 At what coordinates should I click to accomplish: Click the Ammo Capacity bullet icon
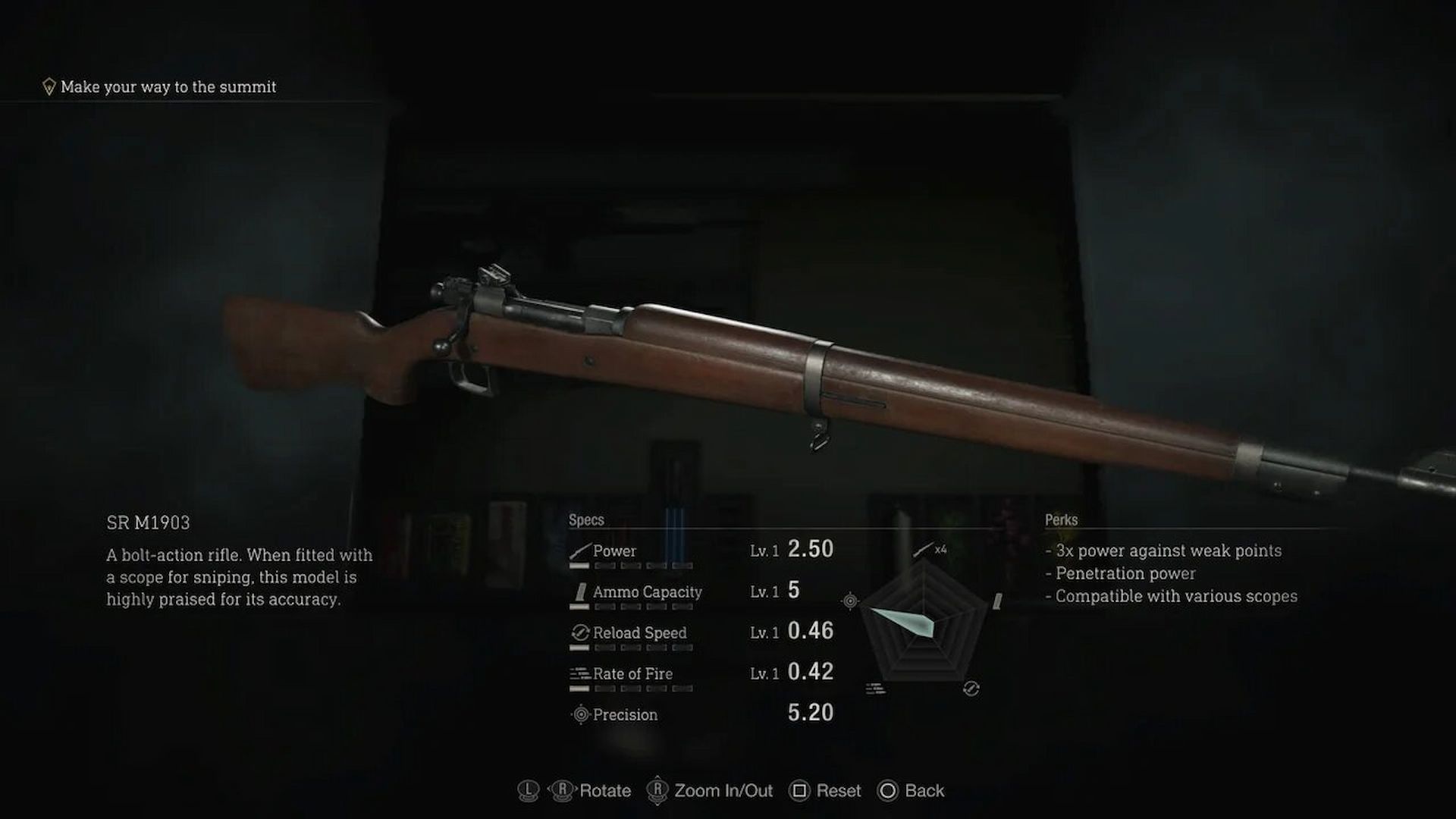[580, 593]
